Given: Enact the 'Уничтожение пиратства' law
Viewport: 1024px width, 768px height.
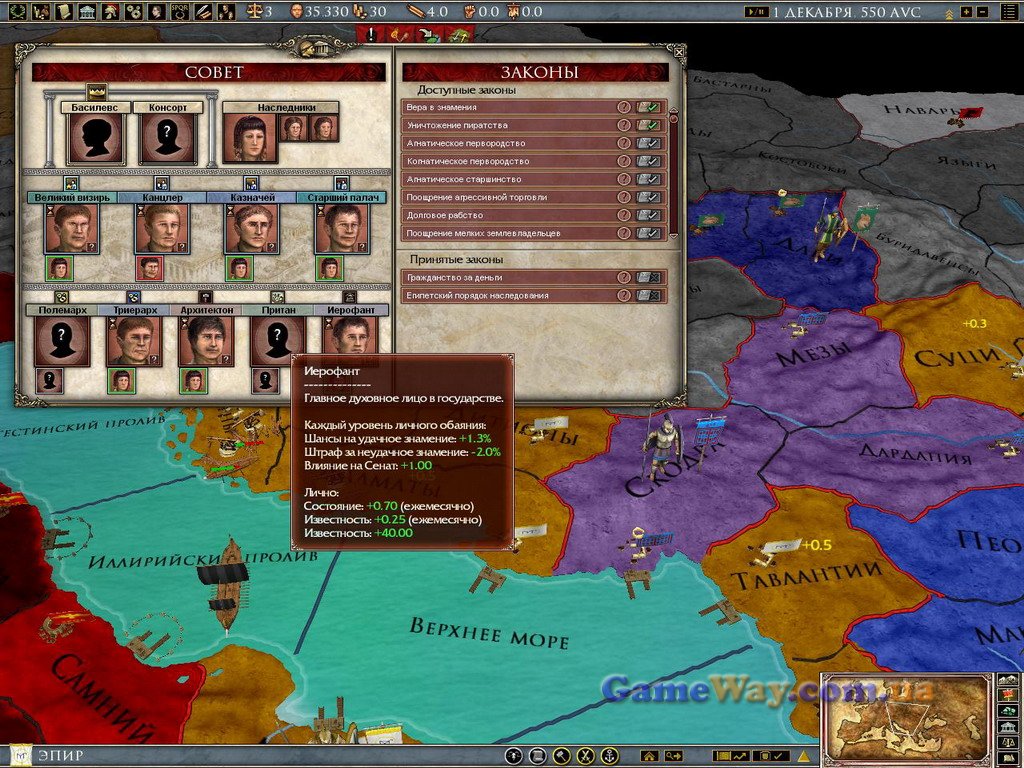Looking at the screenshot, I should (x=650, y=125).
